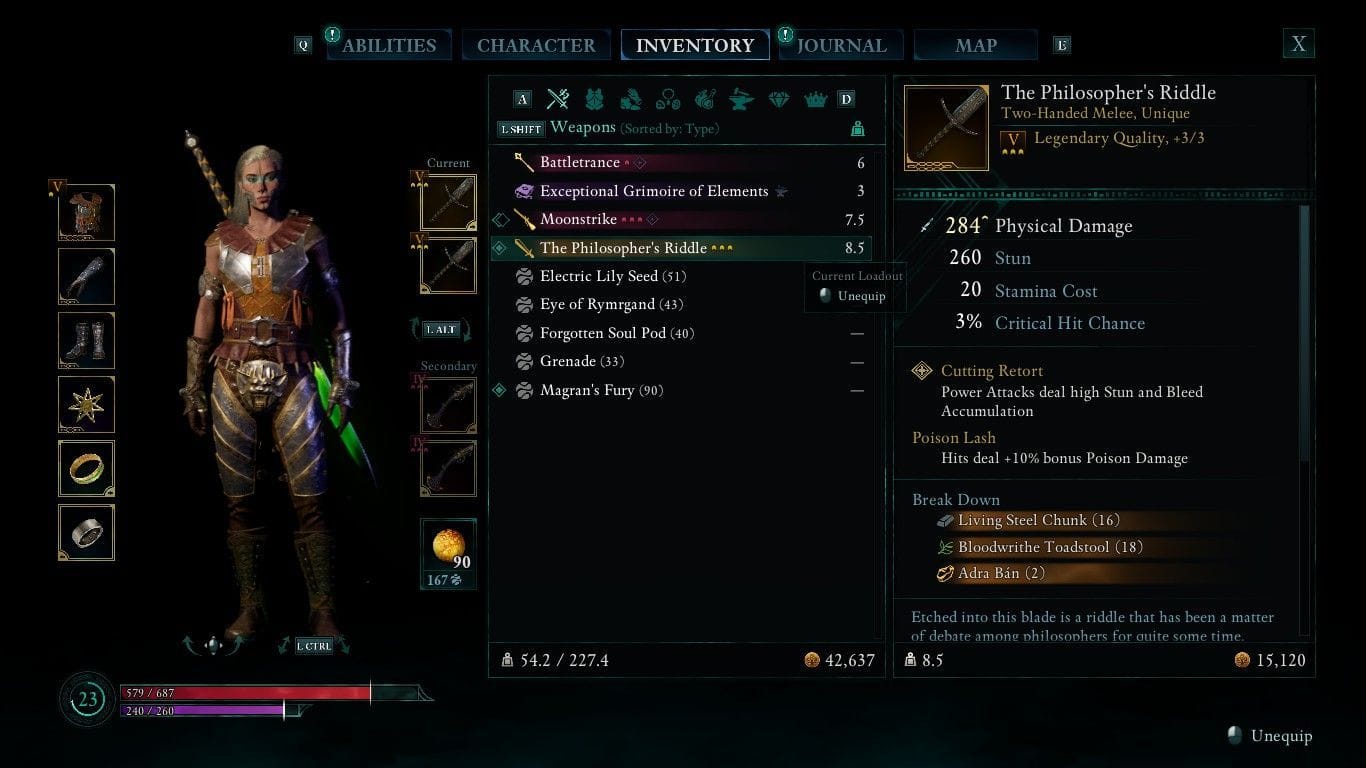The width and height of the screenshot is (1366, 768).
Task: Open the rings and trinkets filter icon
Action: (x=668, y=99)
